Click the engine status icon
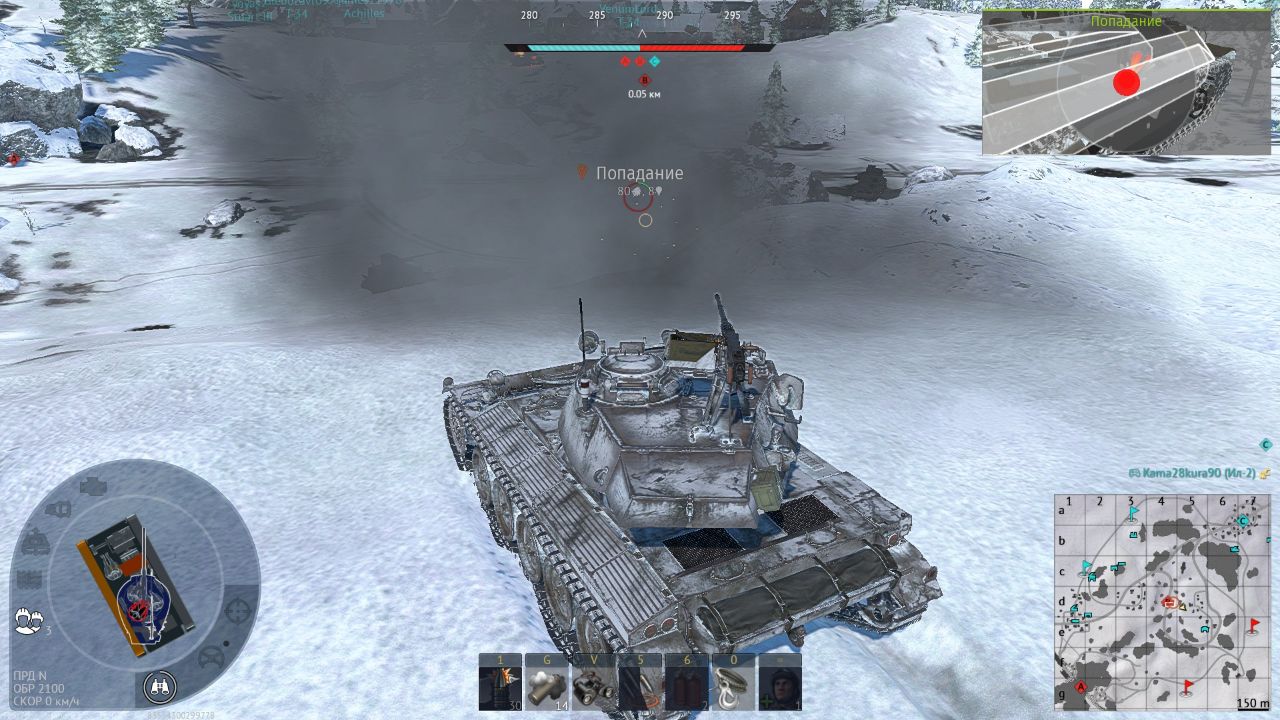 point(92,487)
